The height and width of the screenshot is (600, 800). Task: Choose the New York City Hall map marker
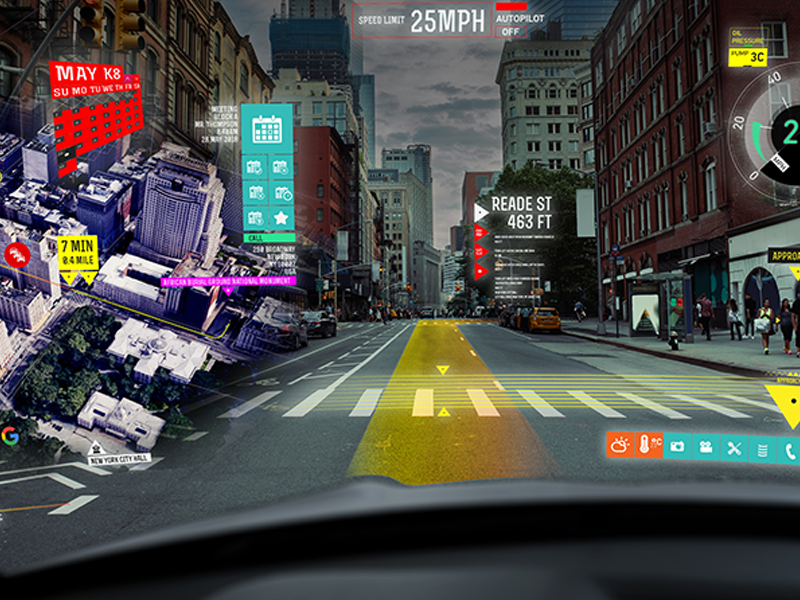click(119, 457)
